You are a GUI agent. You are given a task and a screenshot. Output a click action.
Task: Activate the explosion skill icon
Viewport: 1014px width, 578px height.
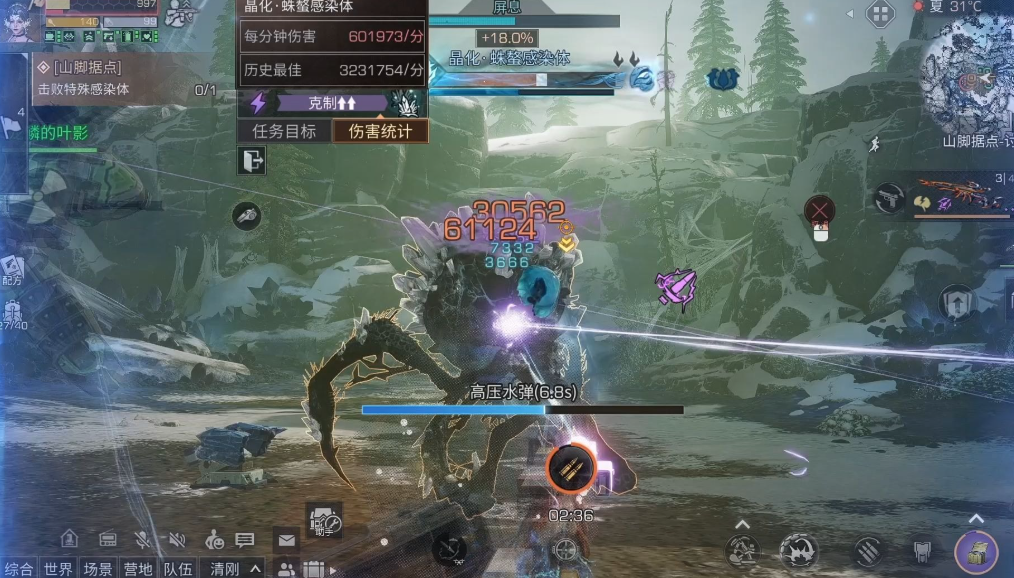pyautogui.click(x=799, y=551)
